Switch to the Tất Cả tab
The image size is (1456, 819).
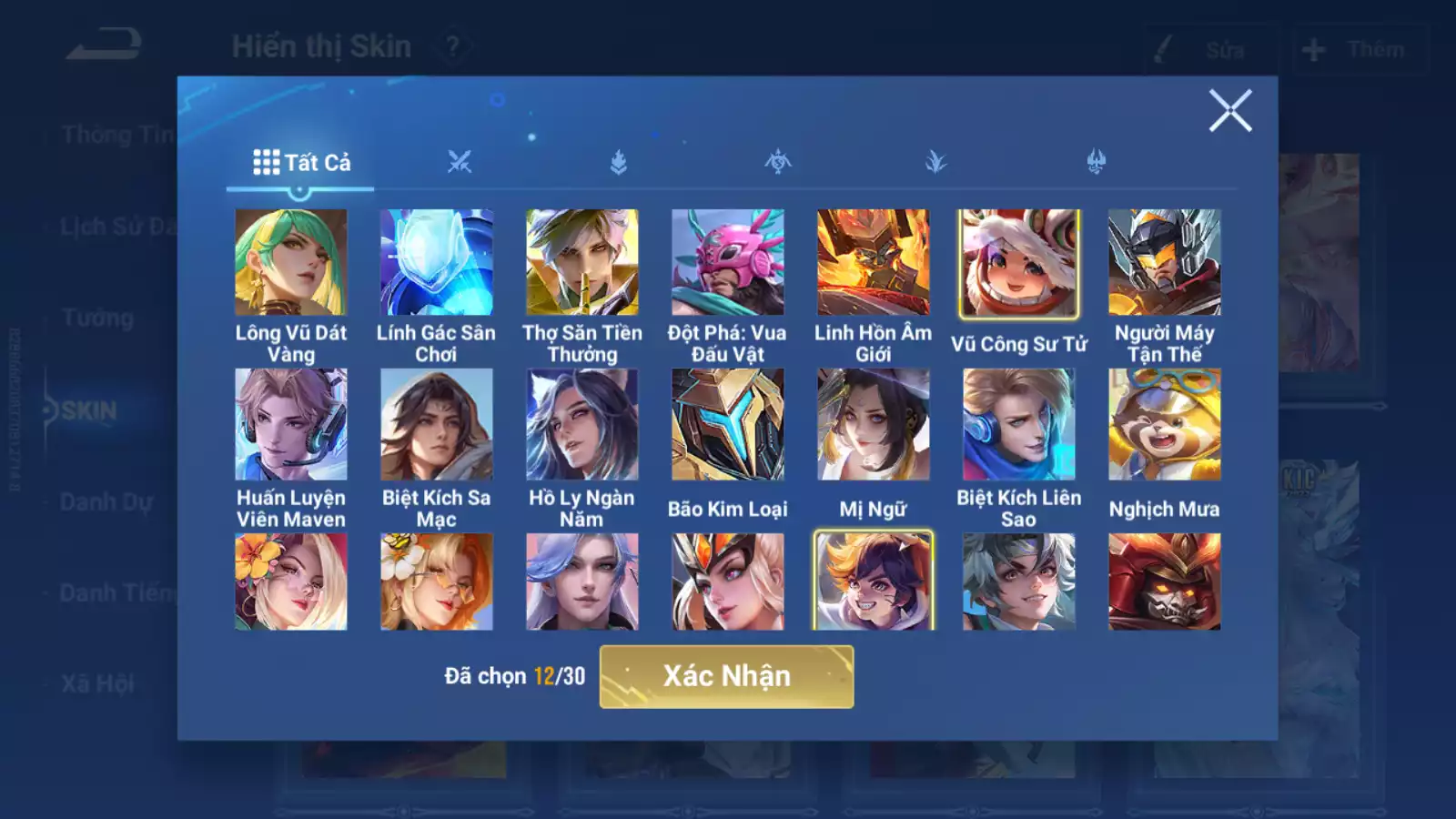[x=300, y=164]
